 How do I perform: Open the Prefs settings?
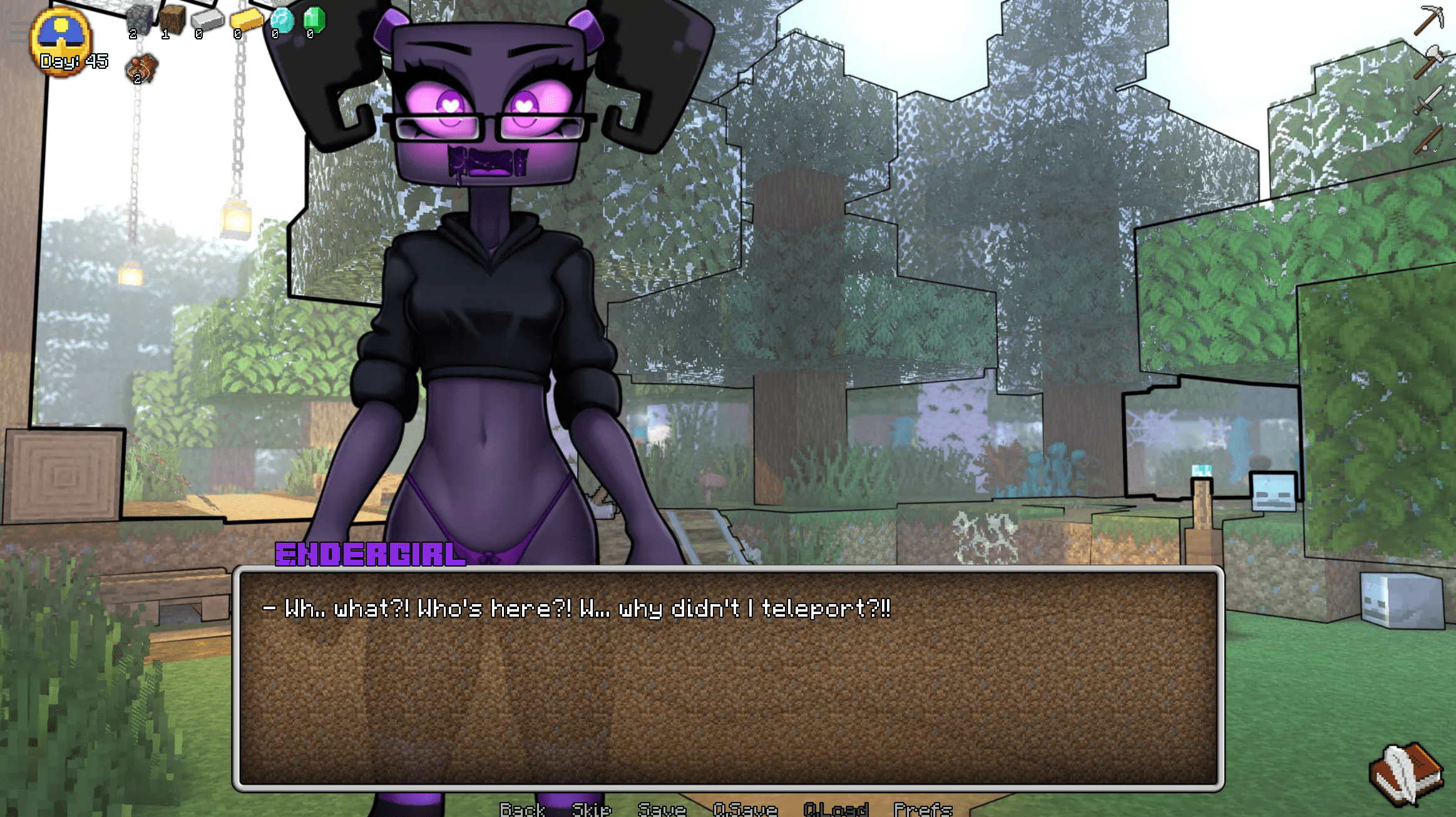point(923,809)
